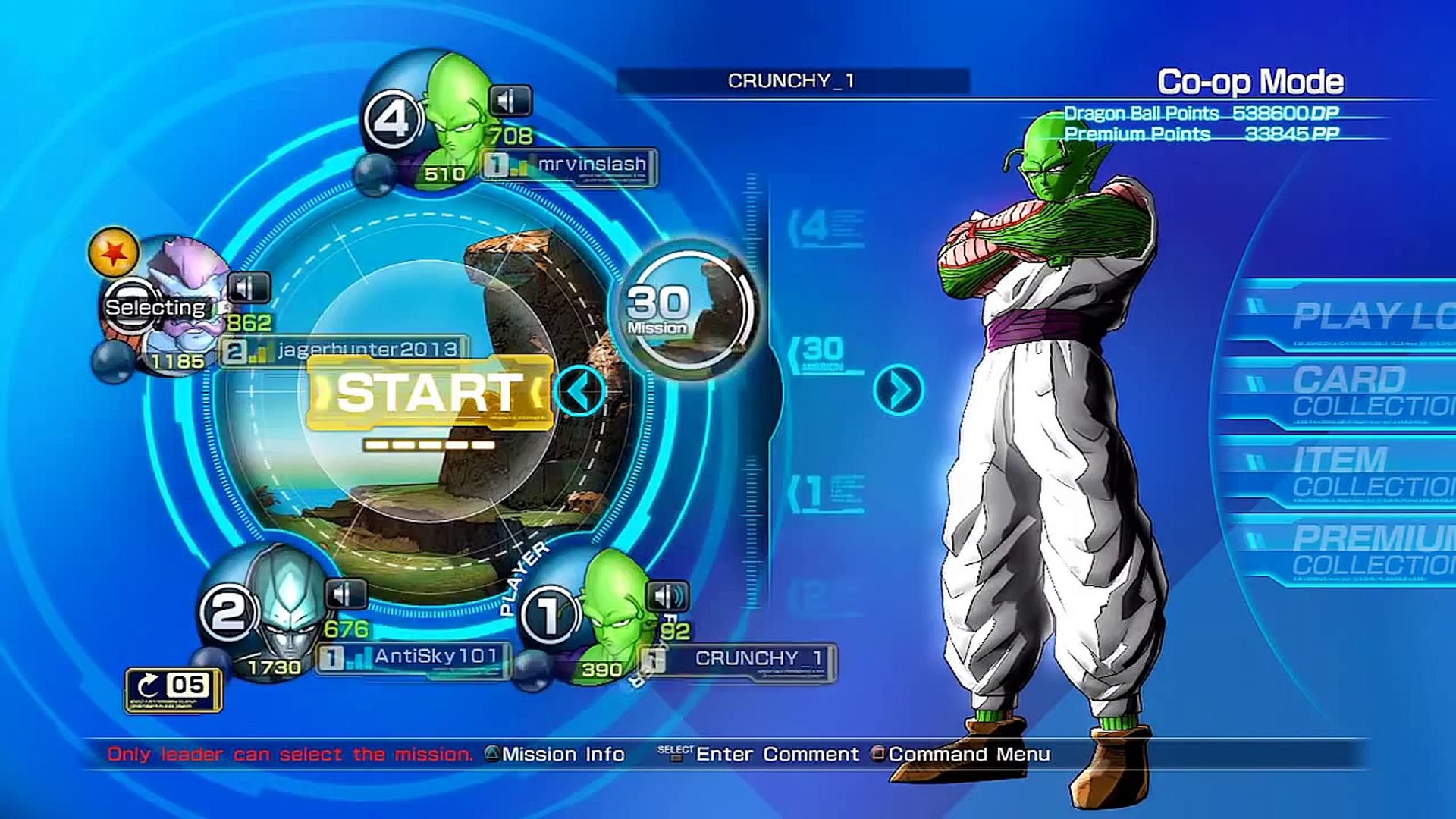Toggle jagerhunter2013's speaker voice icon
Viewport: 1456px width, 819px height.
(x=248, y=288)
